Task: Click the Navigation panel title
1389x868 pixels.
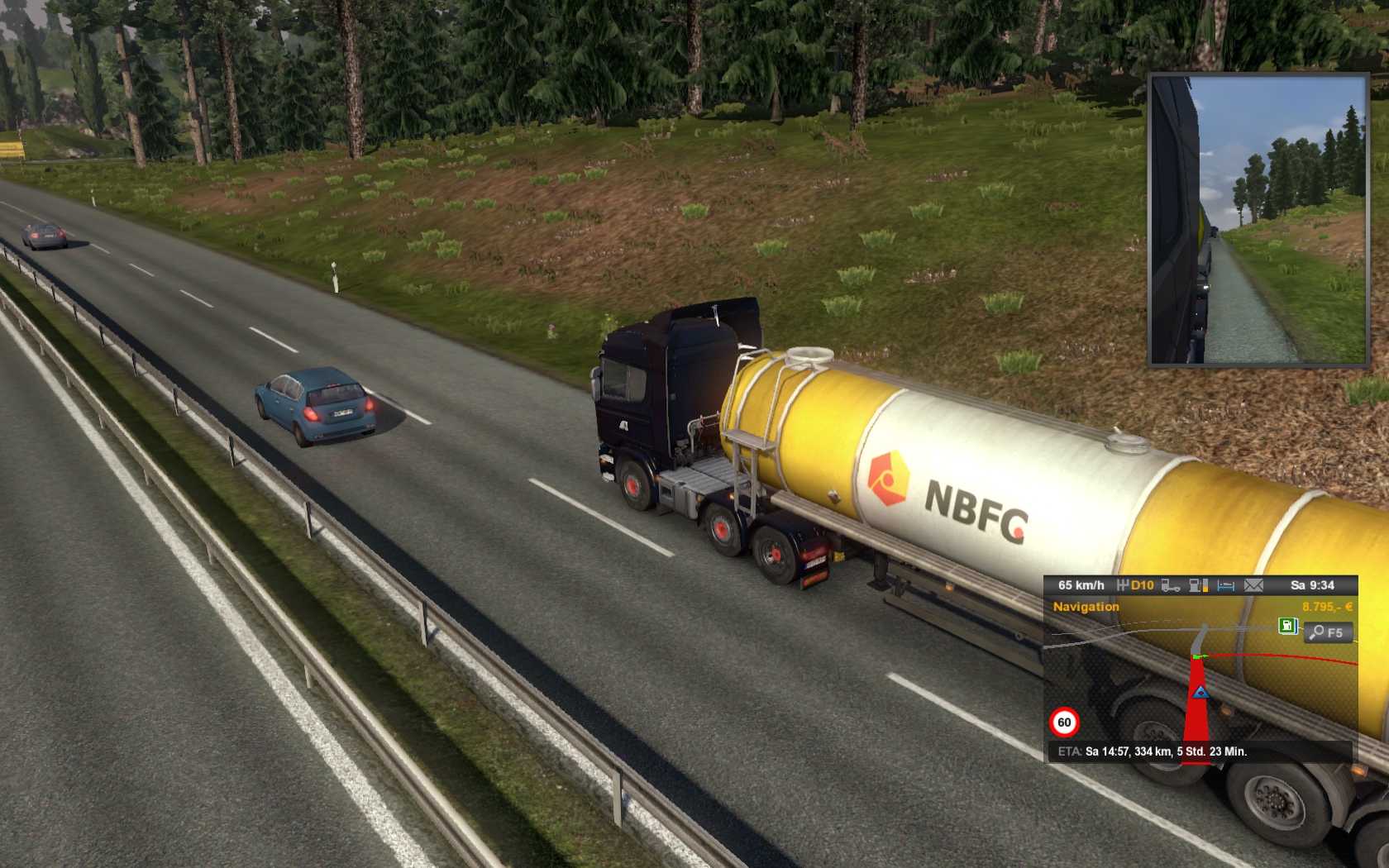Action: 1086,607
